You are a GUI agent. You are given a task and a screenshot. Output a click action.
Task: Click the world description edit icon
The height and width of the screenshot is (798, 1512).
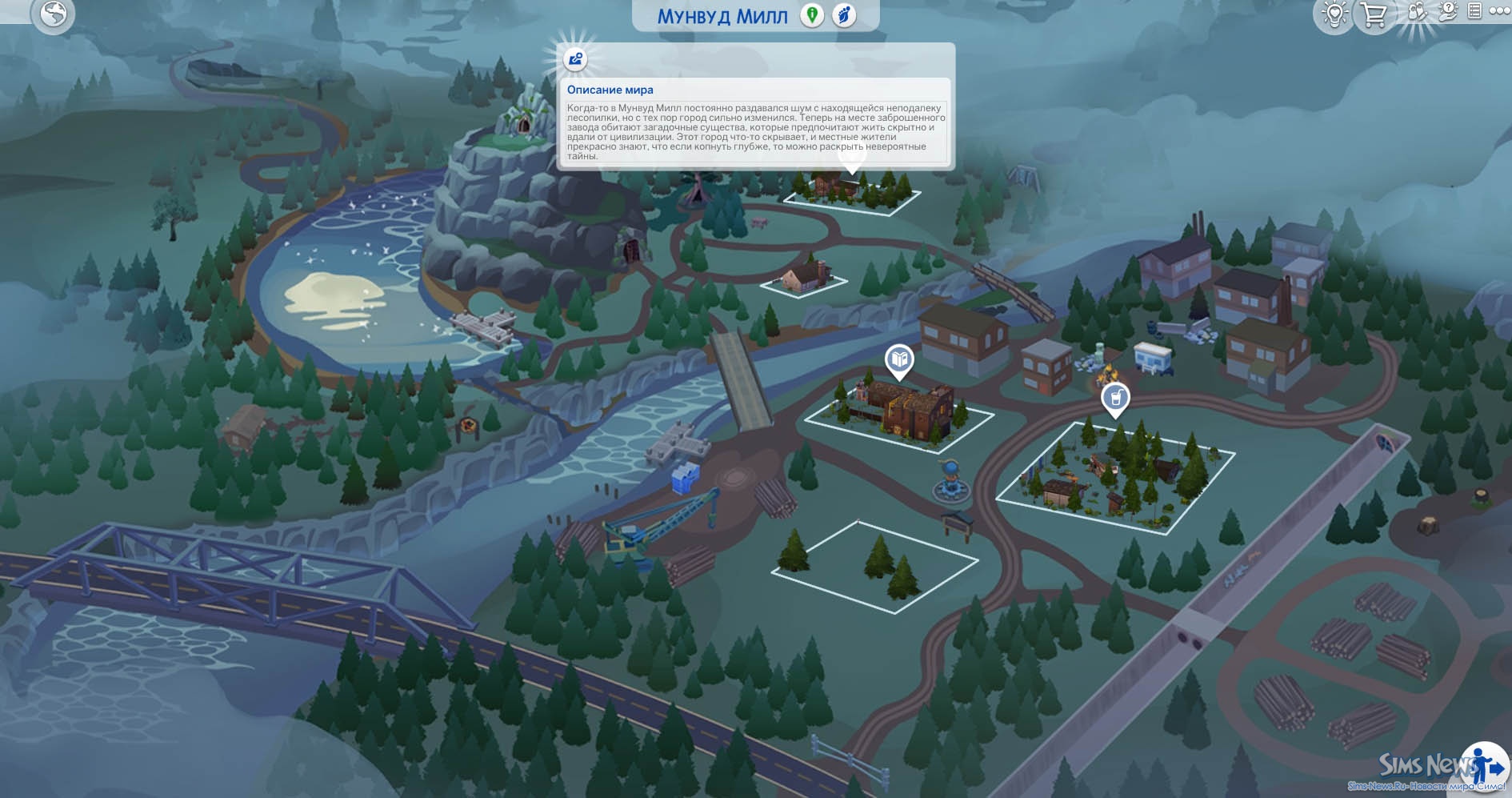(x=575, y=59)
